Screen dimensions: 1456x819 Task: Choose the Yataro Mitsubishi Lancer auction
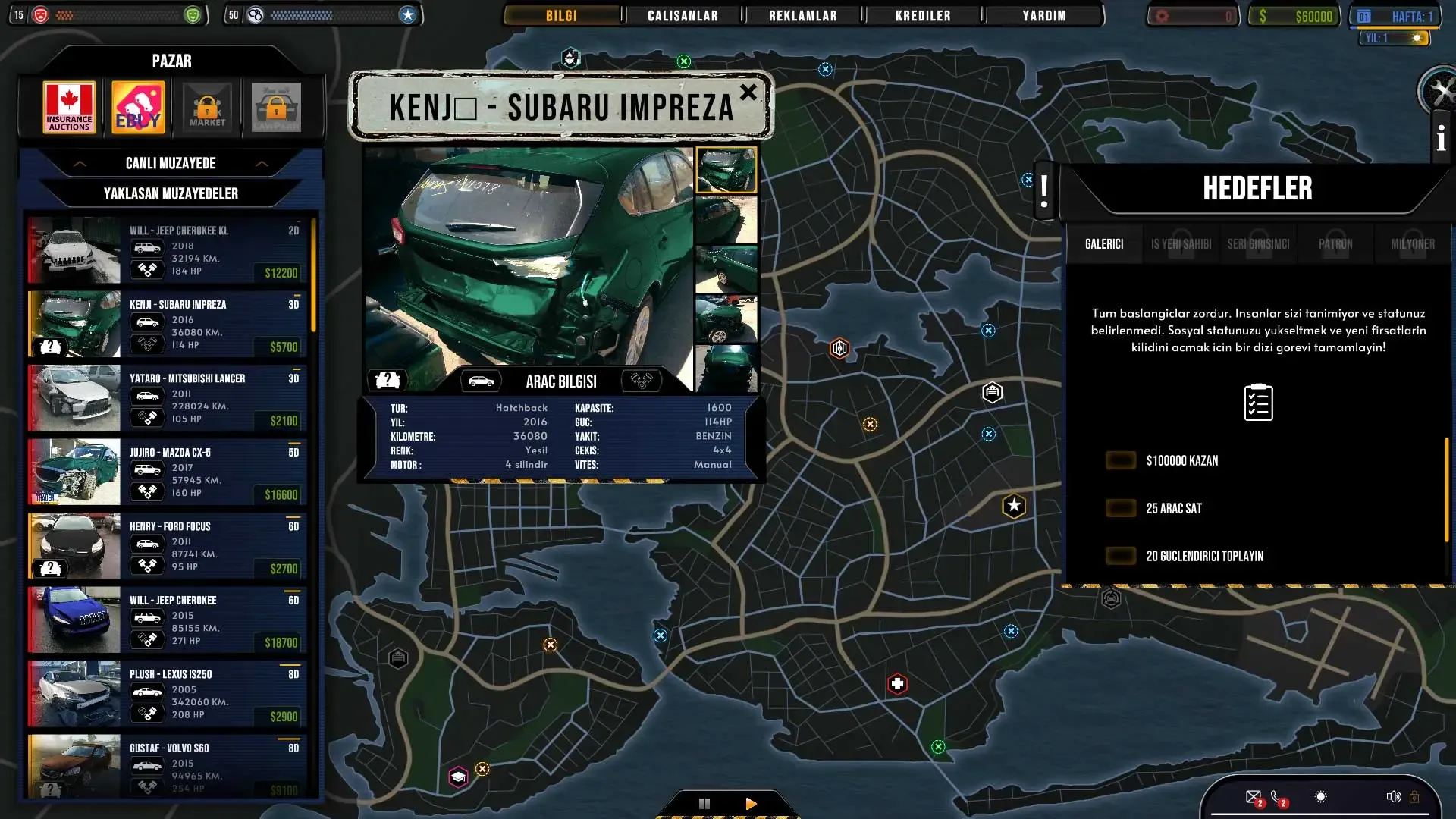click(167, 398)
